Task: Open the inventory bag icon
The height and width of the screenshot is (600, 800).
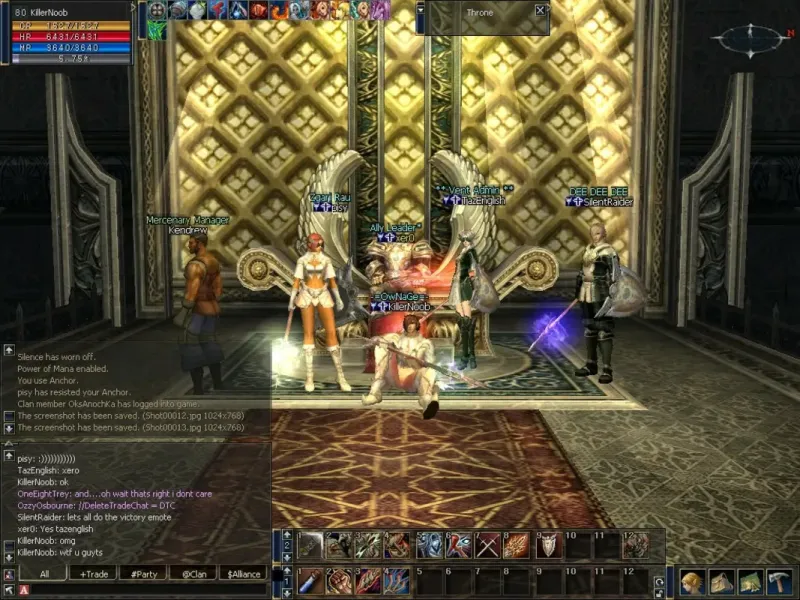Action: [x=721, y=582]
